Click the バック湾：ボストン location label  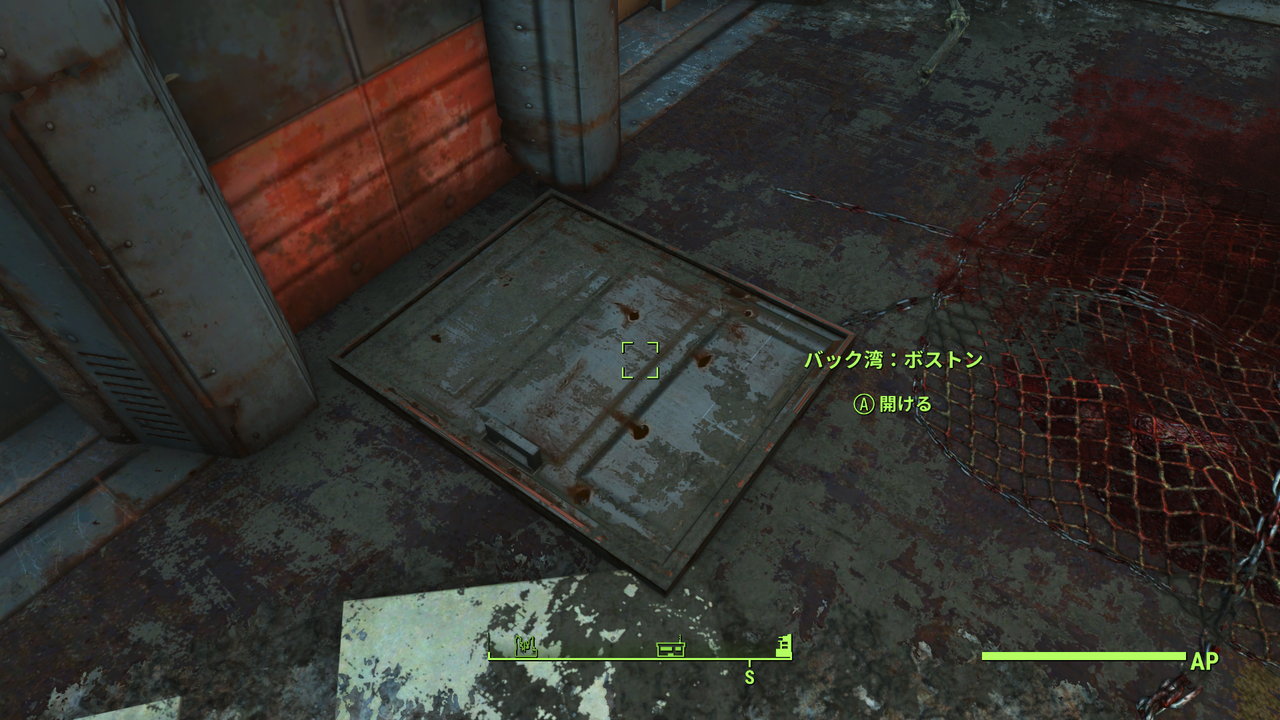click(x=895, y=358)
